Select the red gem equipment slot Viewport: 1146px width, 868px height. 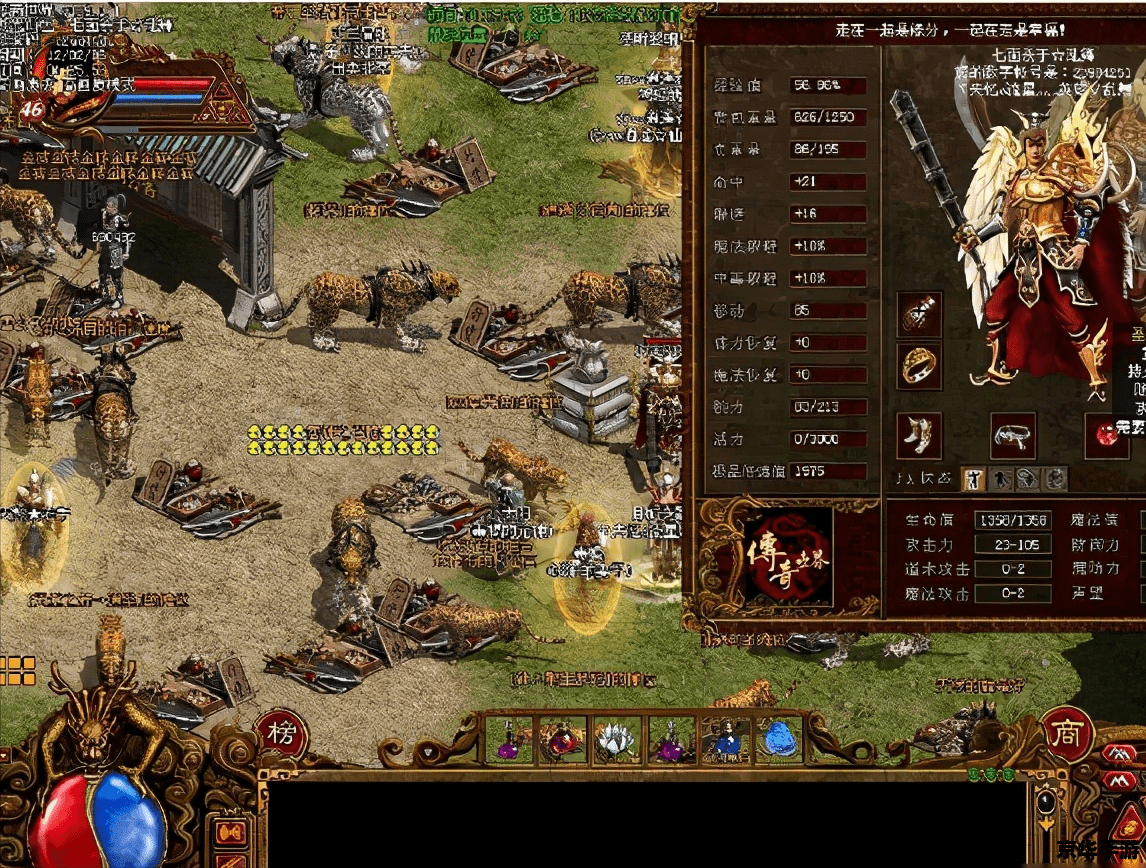pyautogui.click(x=1107, y=436)
